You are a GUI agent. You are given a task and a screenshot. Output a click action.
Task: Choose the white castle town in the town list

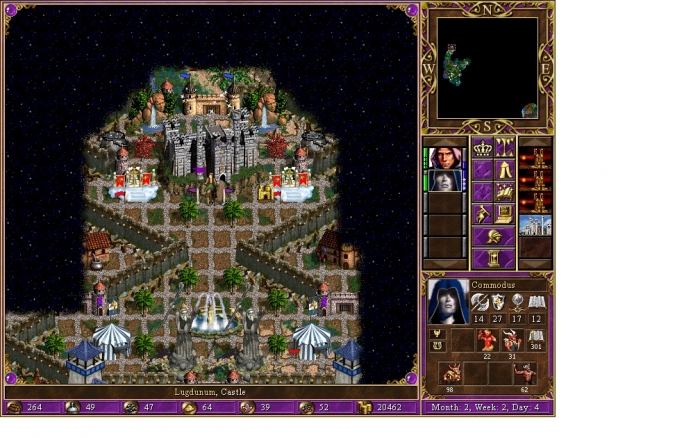pyautogui.click(x=535, y=224)
